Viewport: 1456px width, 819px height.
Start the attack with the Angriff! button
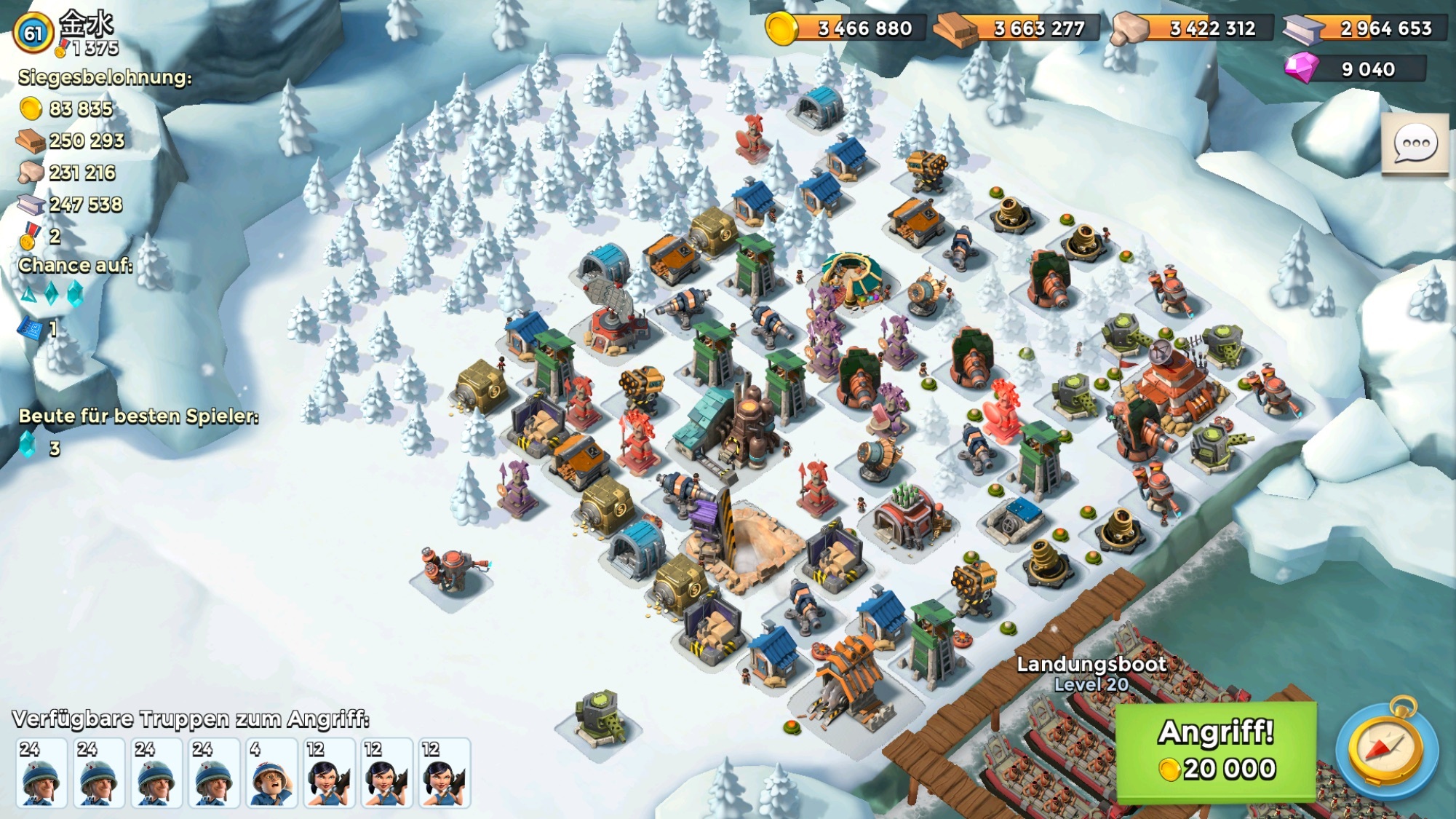coord(1216,751)
